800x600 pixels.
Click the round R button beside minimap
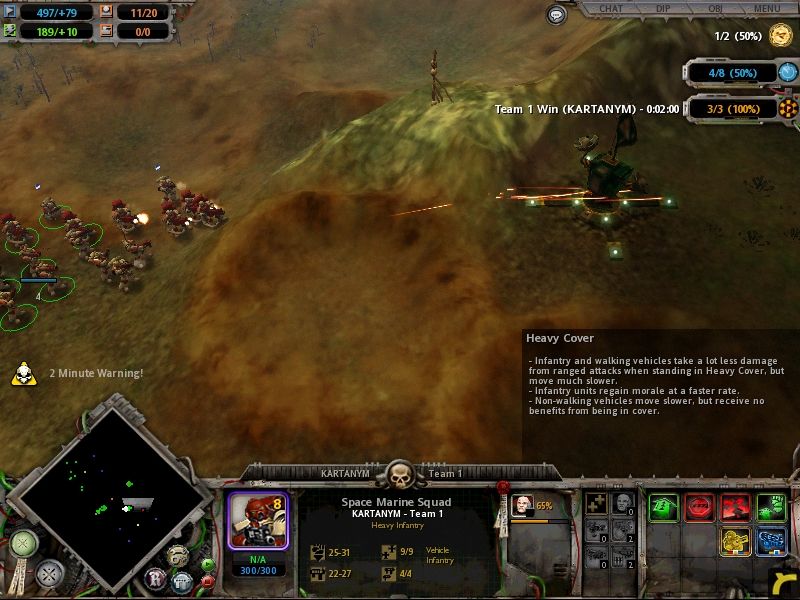click(x=156, y=577)
